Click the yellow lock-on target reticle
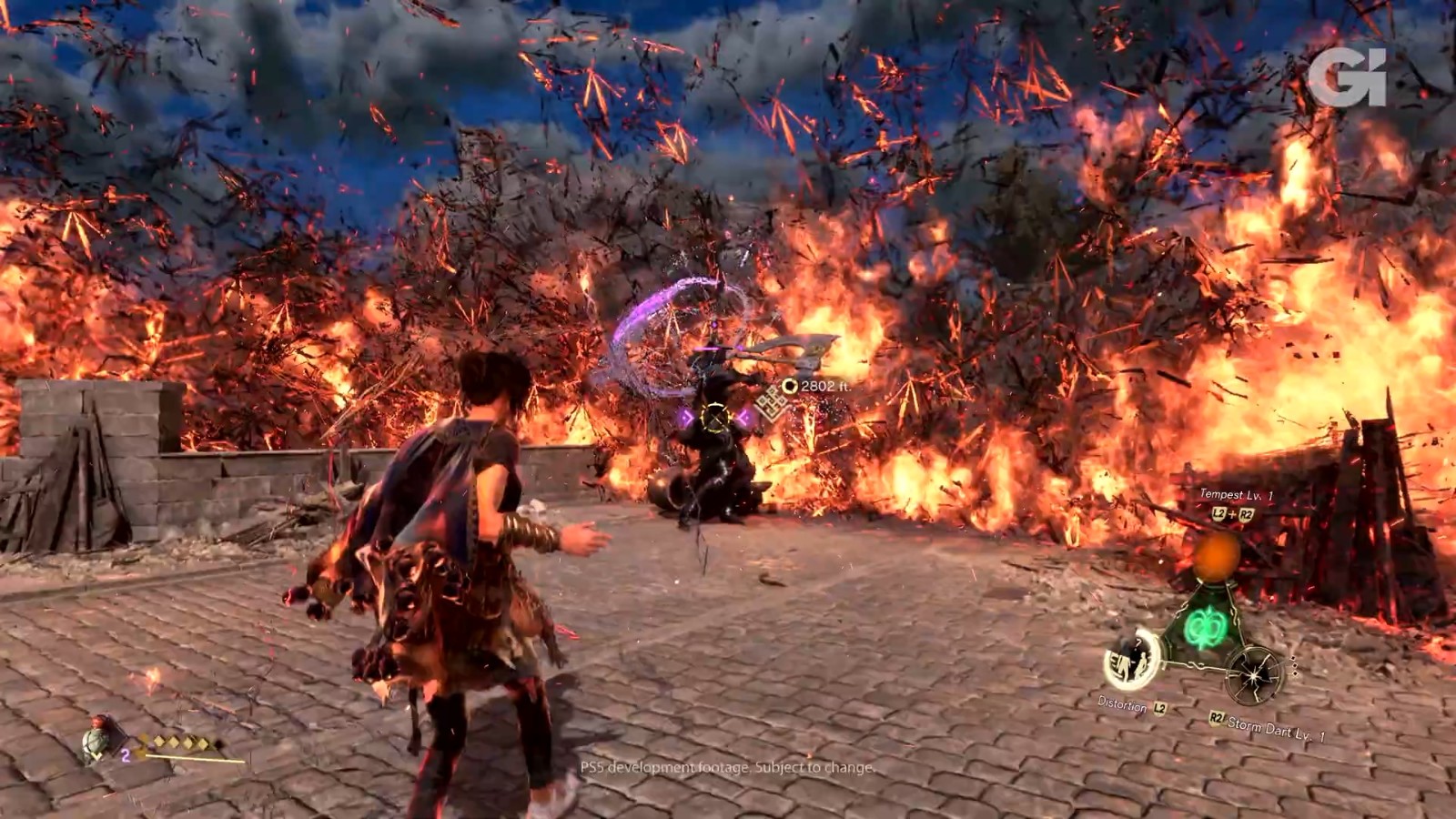This screenshot has width=1456, height=819. tap(717, 418)
